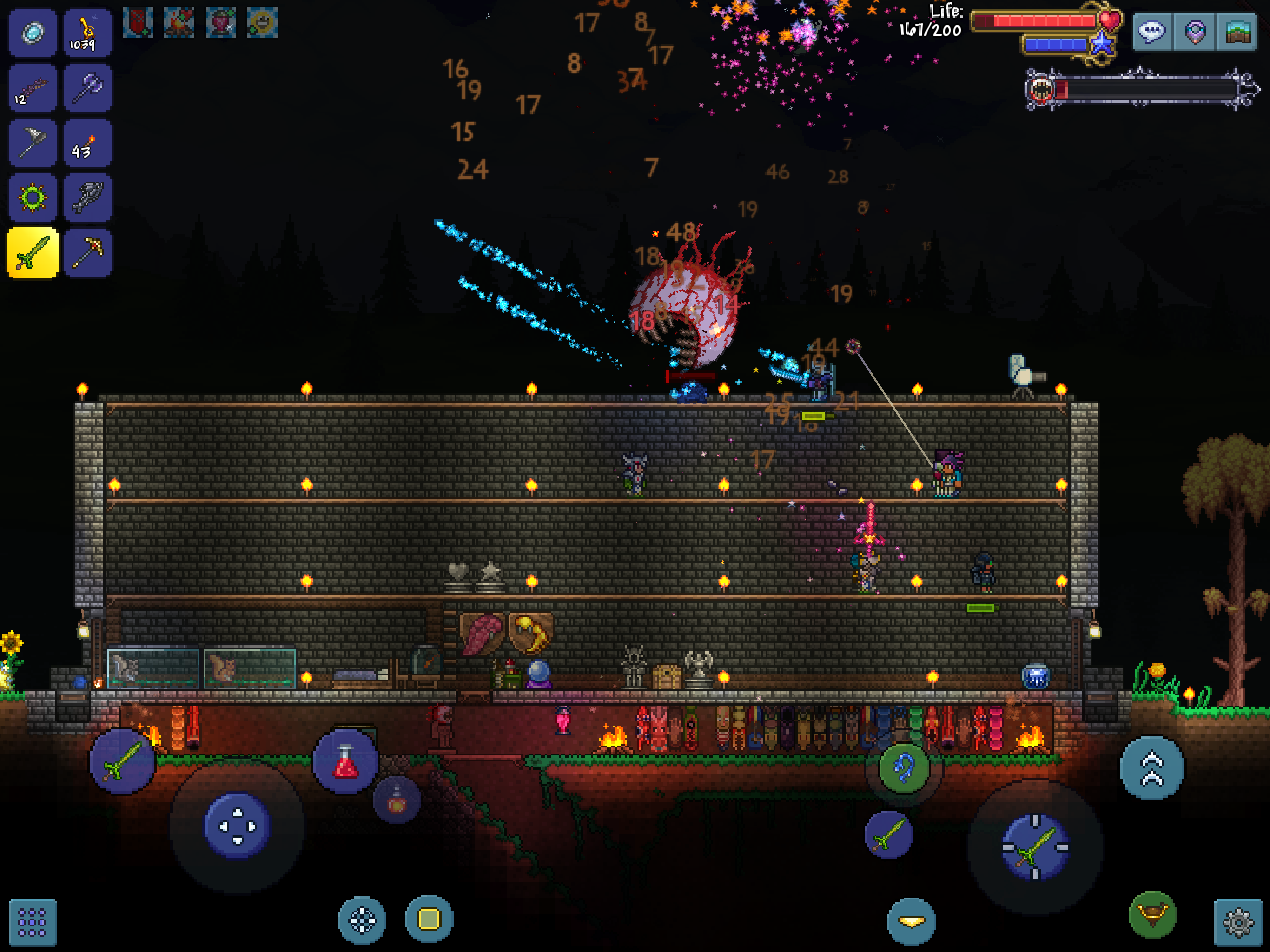Image resolution: width=1270 pixels, height=952 pixels.
Task: Select the purple sword with 12 arrows
Action: click(x=33, y=87)
